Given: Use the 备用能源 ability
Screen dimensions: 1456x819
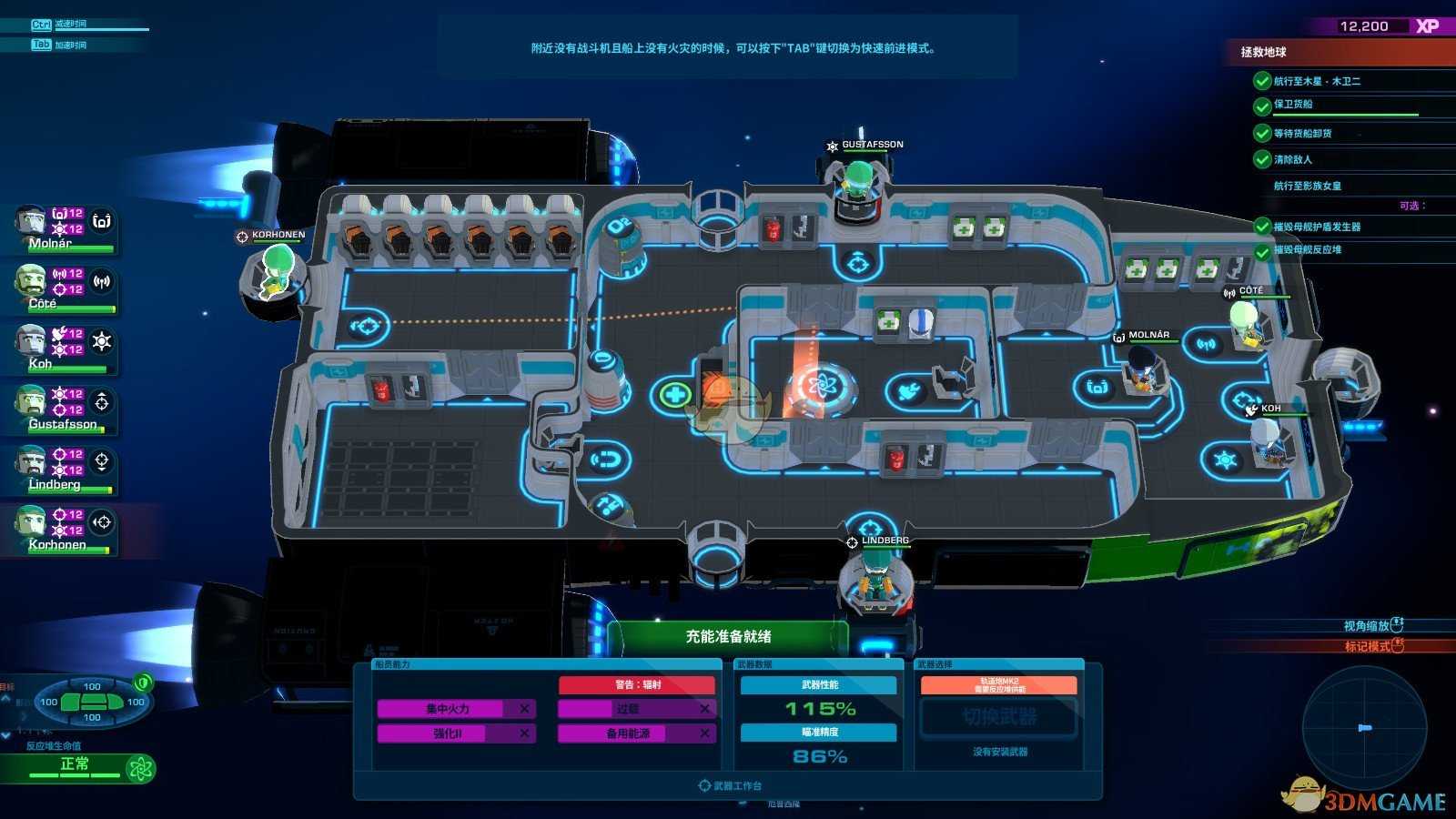Looking at the screenshot, I should tap(628, 733).
